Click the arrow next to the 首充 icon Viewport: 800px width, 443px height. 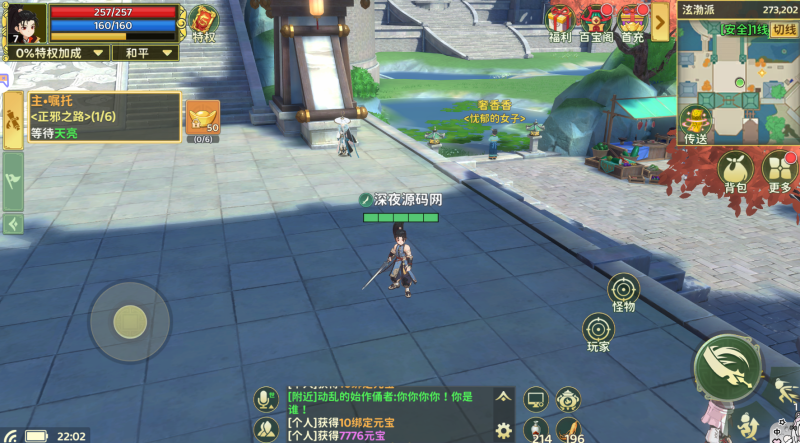(660, 20)
